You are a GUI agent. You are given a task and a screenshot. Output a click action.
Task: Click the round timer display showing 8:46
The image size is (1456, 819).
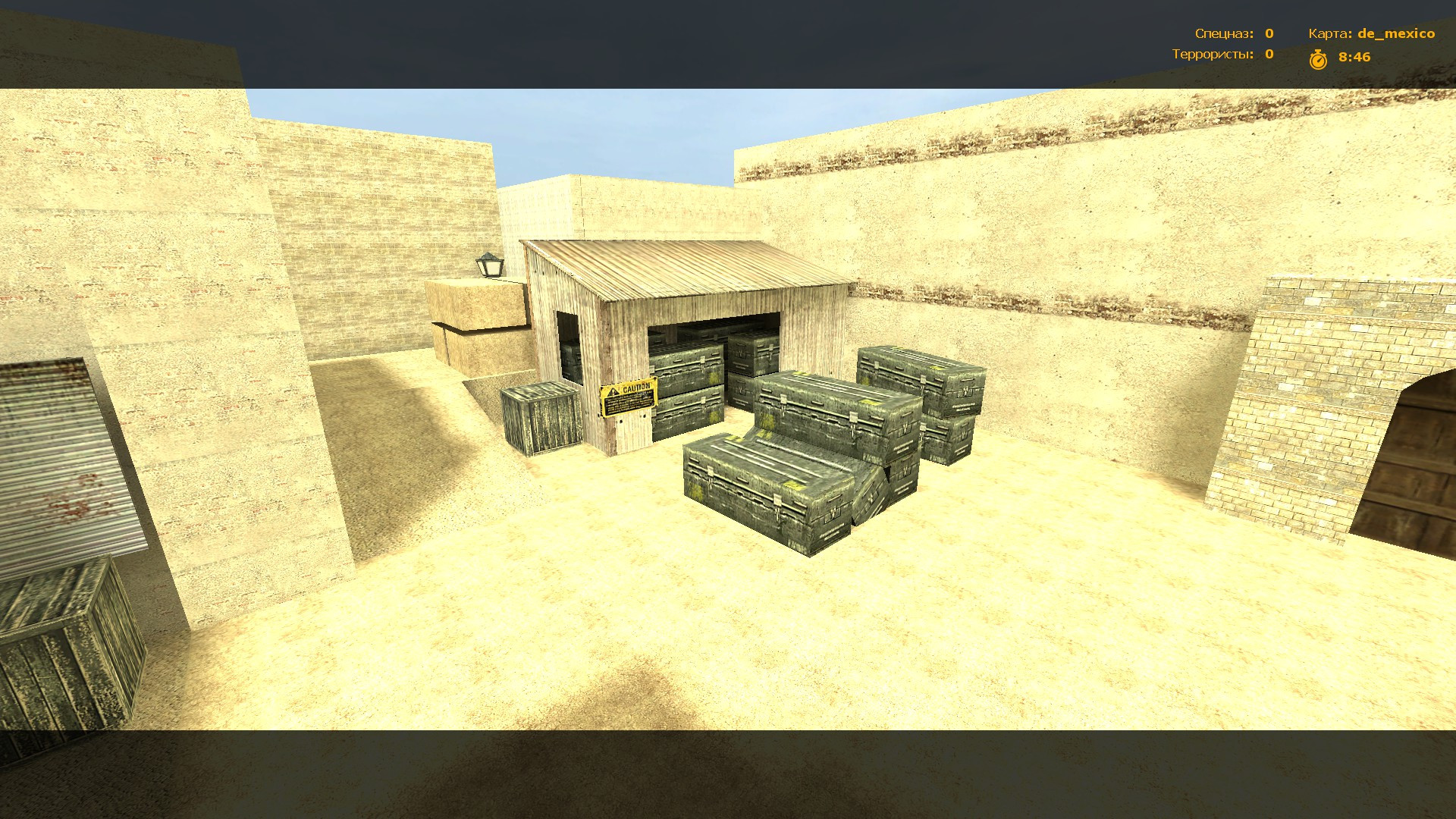point(1354,57)
